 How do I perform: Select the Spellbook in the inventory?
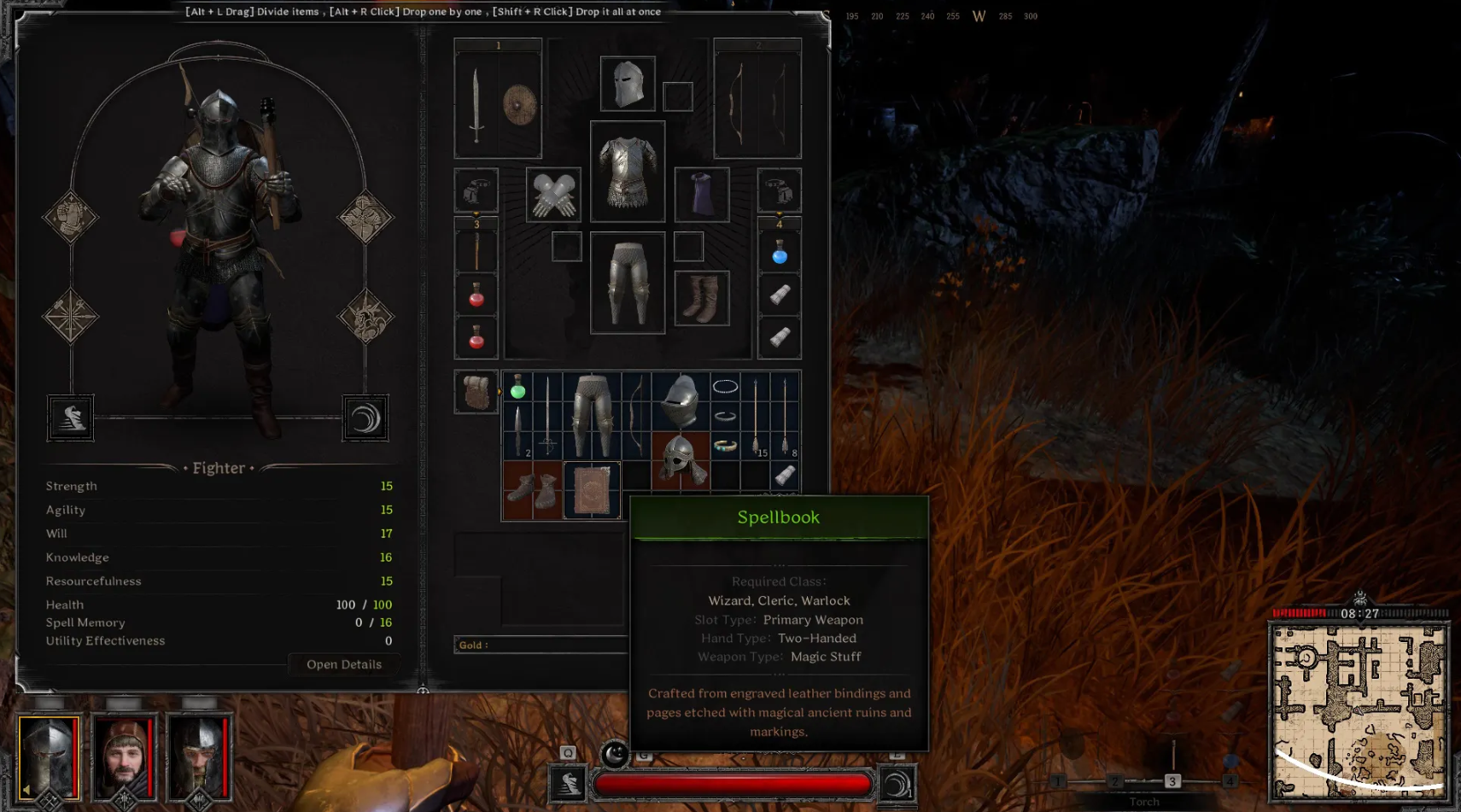pos(592,490)
